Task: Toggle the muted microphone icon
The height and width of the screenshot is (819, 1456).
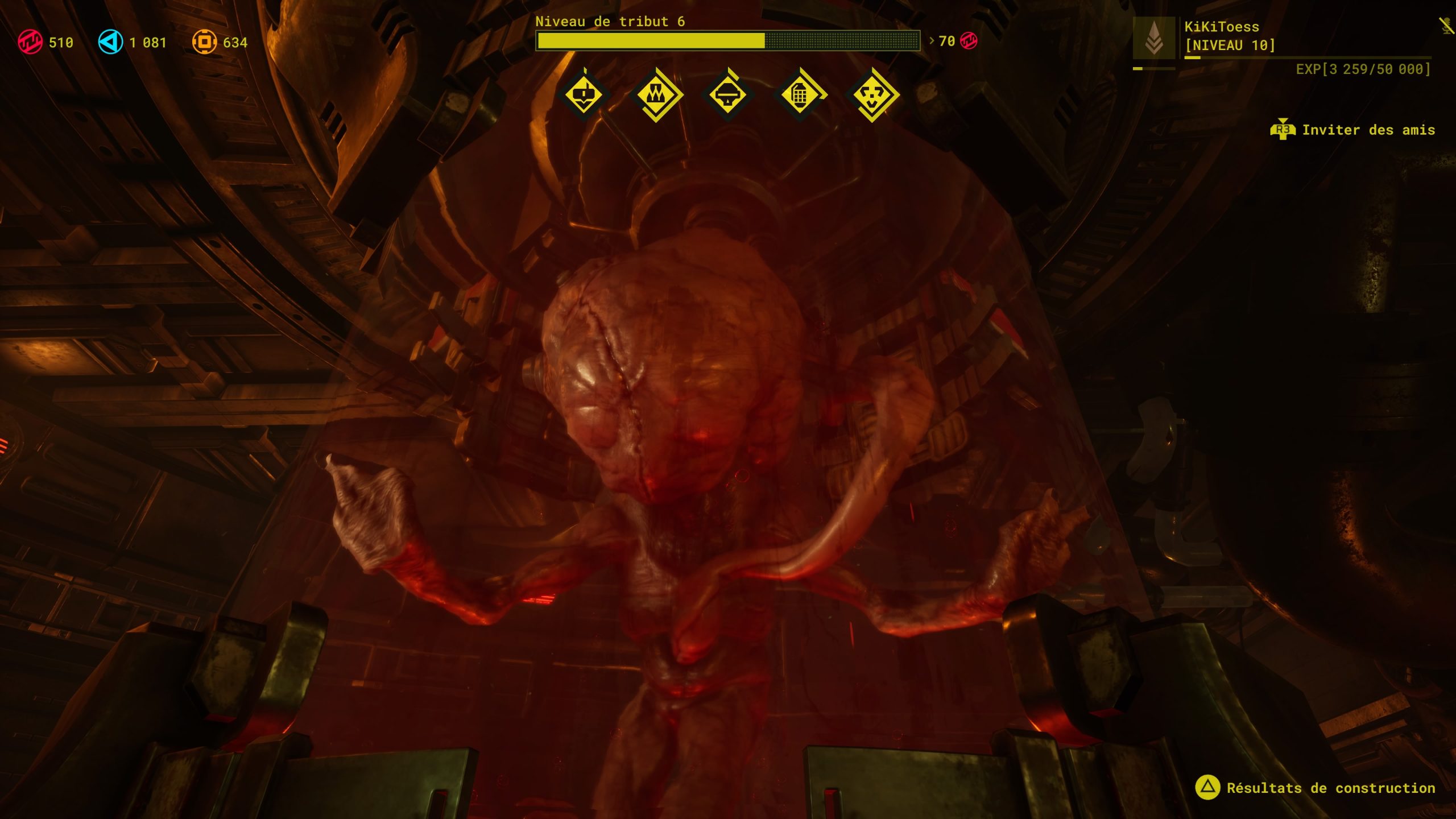Action: tap(1446, 26)
